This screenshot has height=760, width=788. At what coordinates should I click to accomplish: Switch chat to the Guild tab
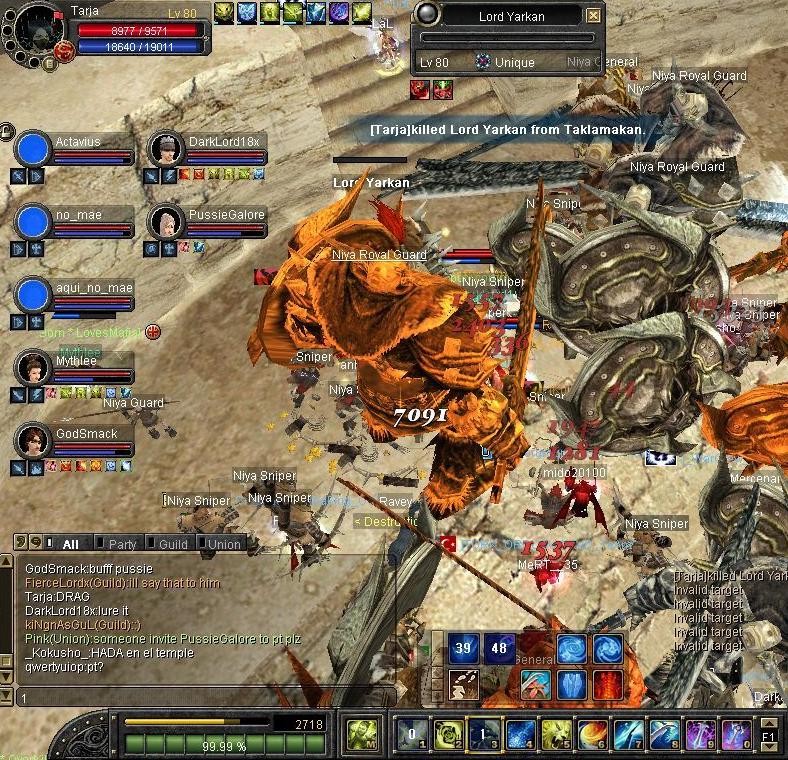(172, 544)
